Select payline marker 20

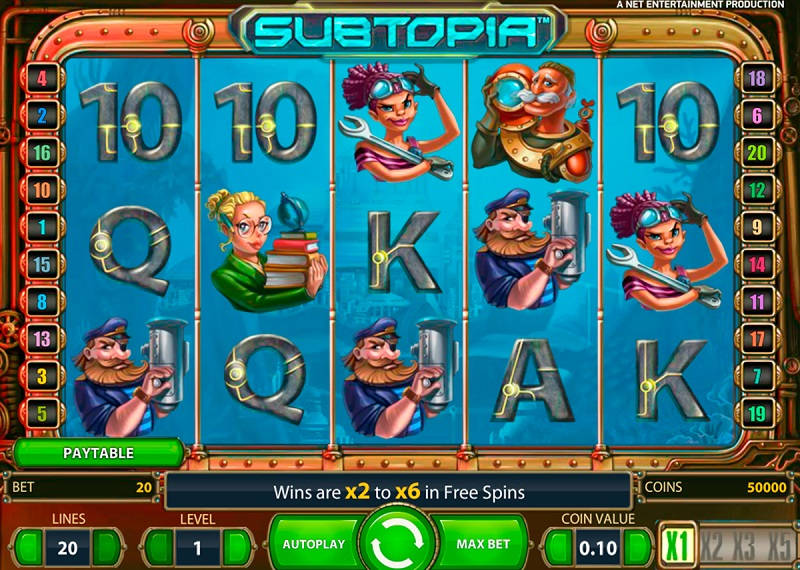[757, 153]
